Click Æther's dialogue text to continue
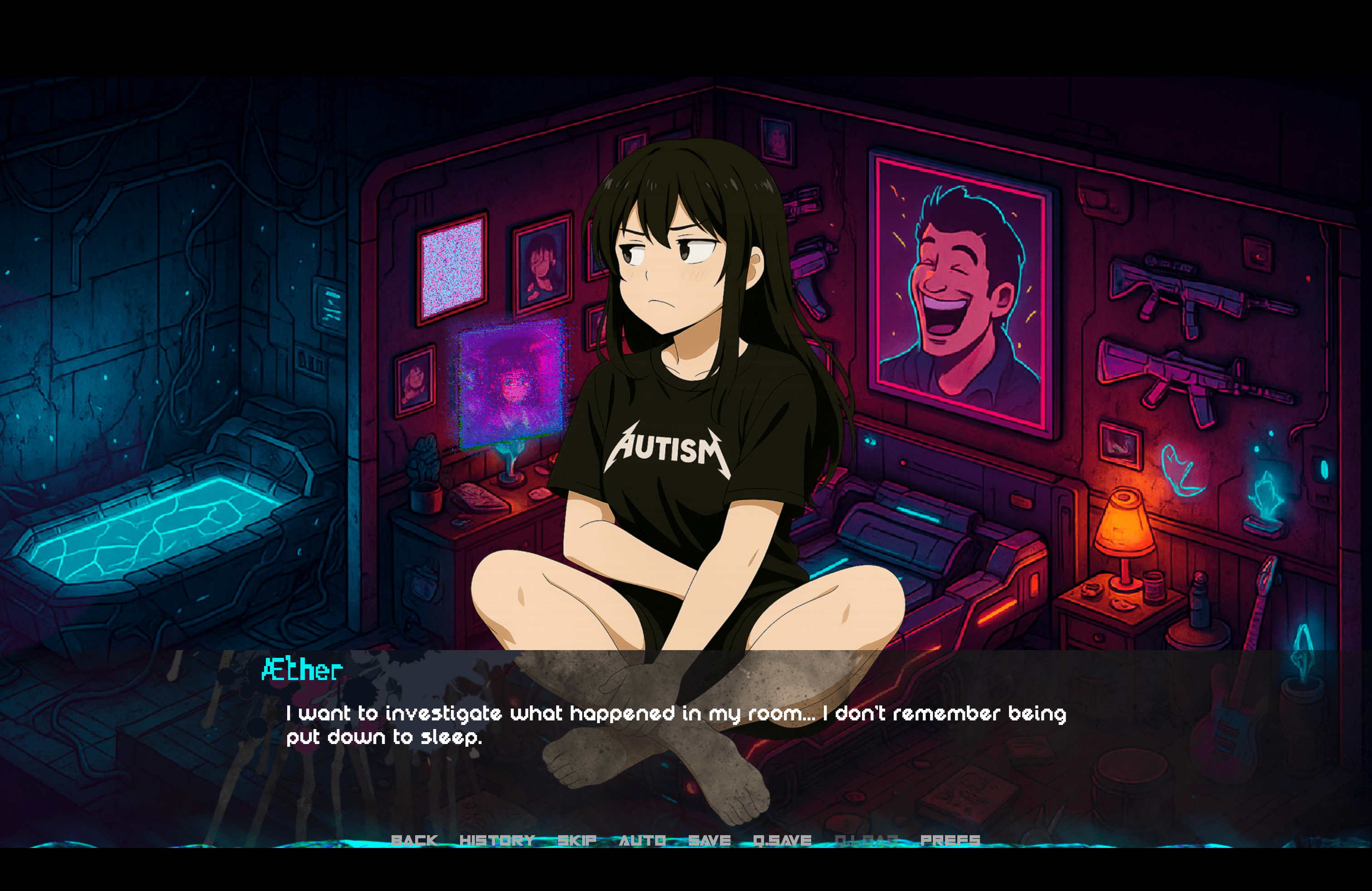Image resolution: width=1372 pixels, height=891 pixels. 676,725
